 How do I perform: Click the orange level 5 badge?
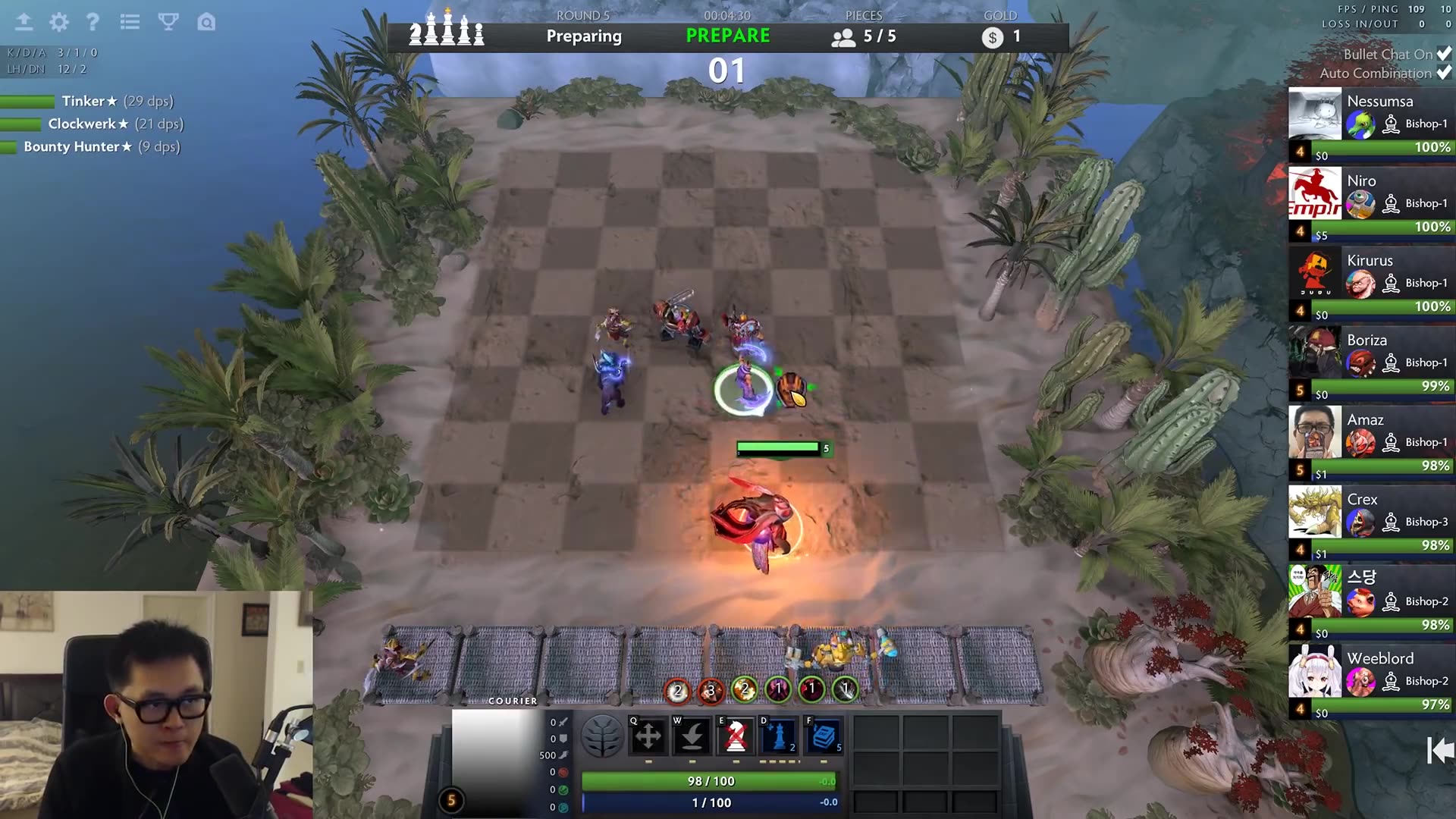point(451,799)
